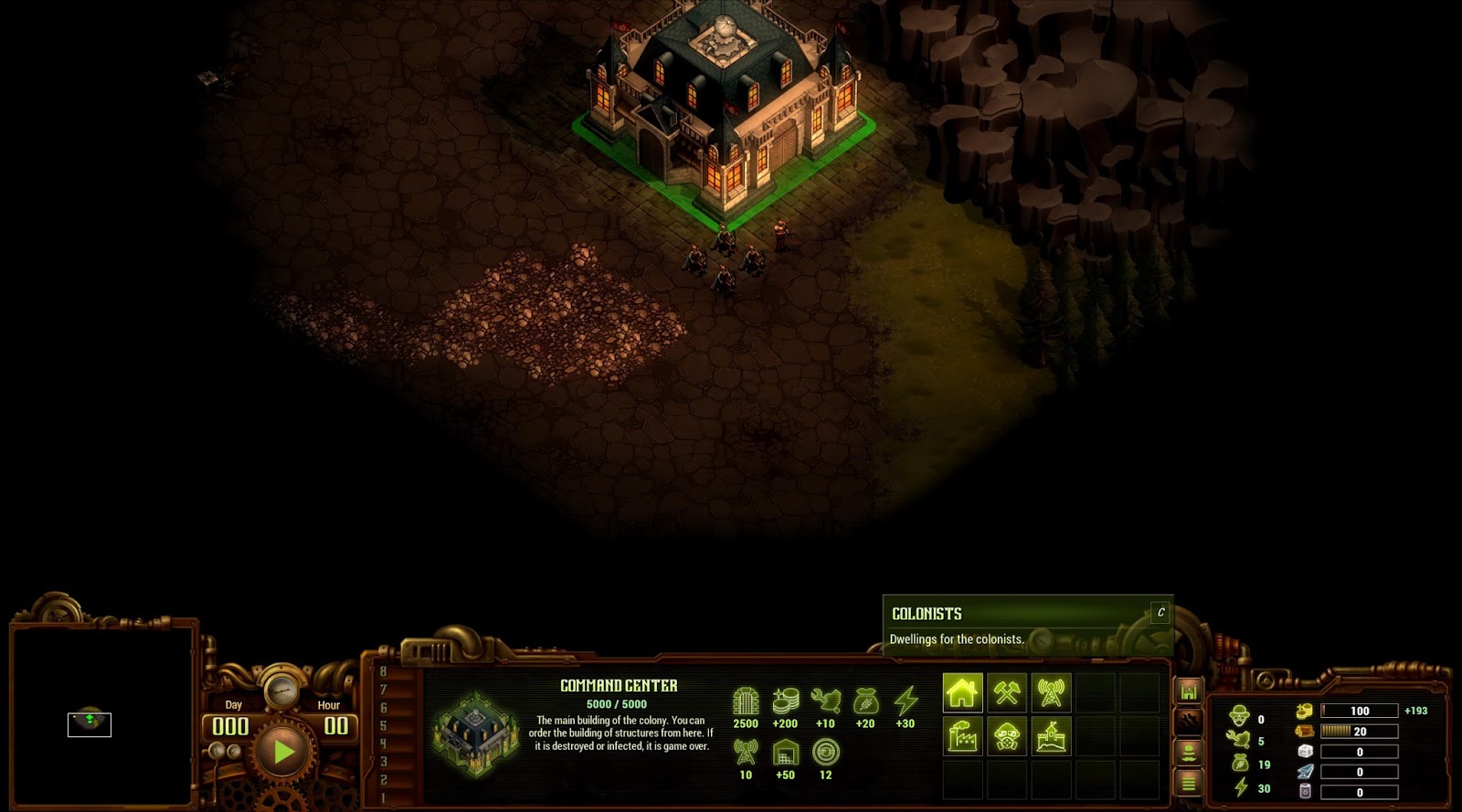
Task: Select the gas mask soldier military category
Action: [x=1007, y=736]
